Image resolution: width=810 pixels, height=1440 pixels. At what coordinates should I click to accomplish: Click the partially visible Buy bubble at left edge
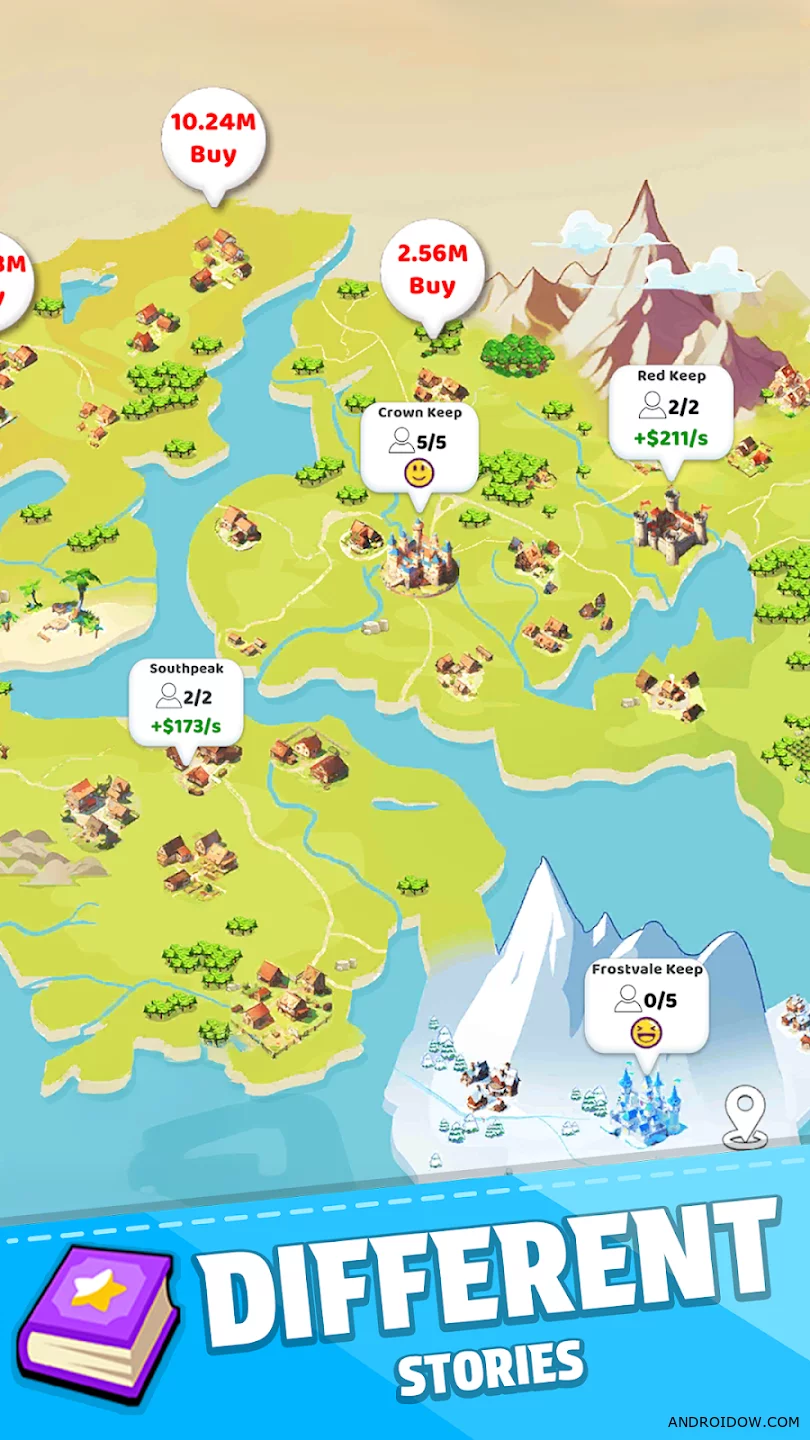[12, 280]
